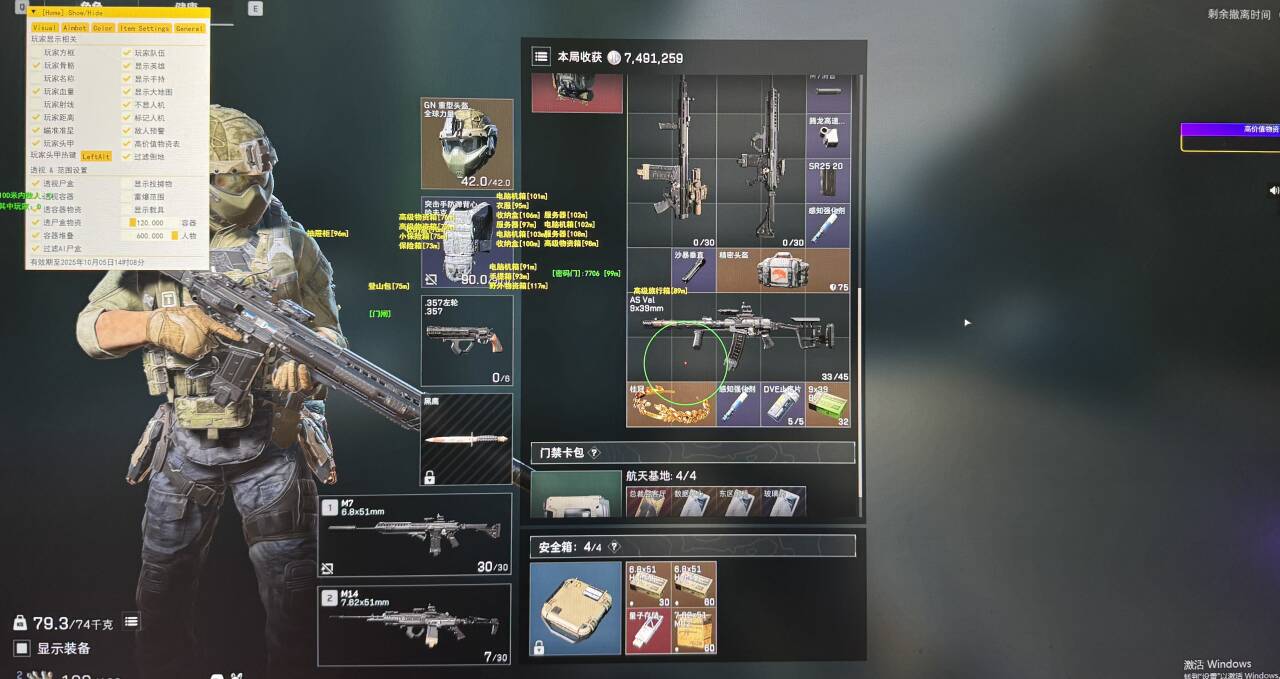Select the gold laurel crown loot item
This screenshot has height=679, width=1280.
point(671,404)
